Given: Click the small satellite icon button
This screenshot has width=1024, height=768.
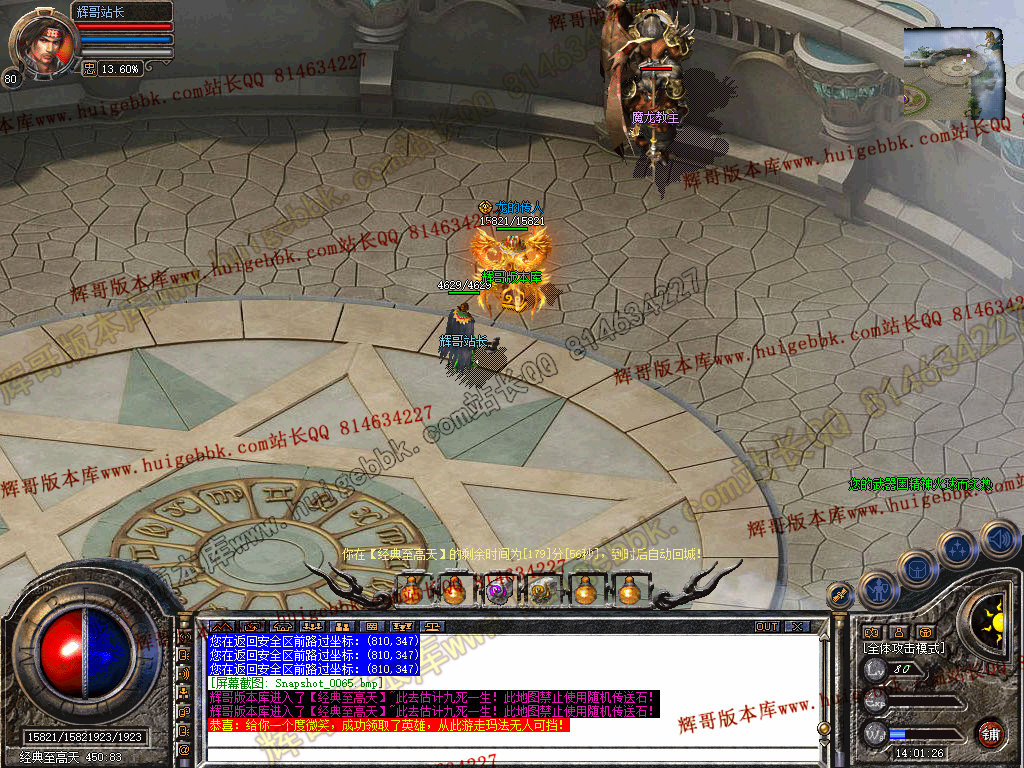Looking at the screenshot, I should (838, 595).
